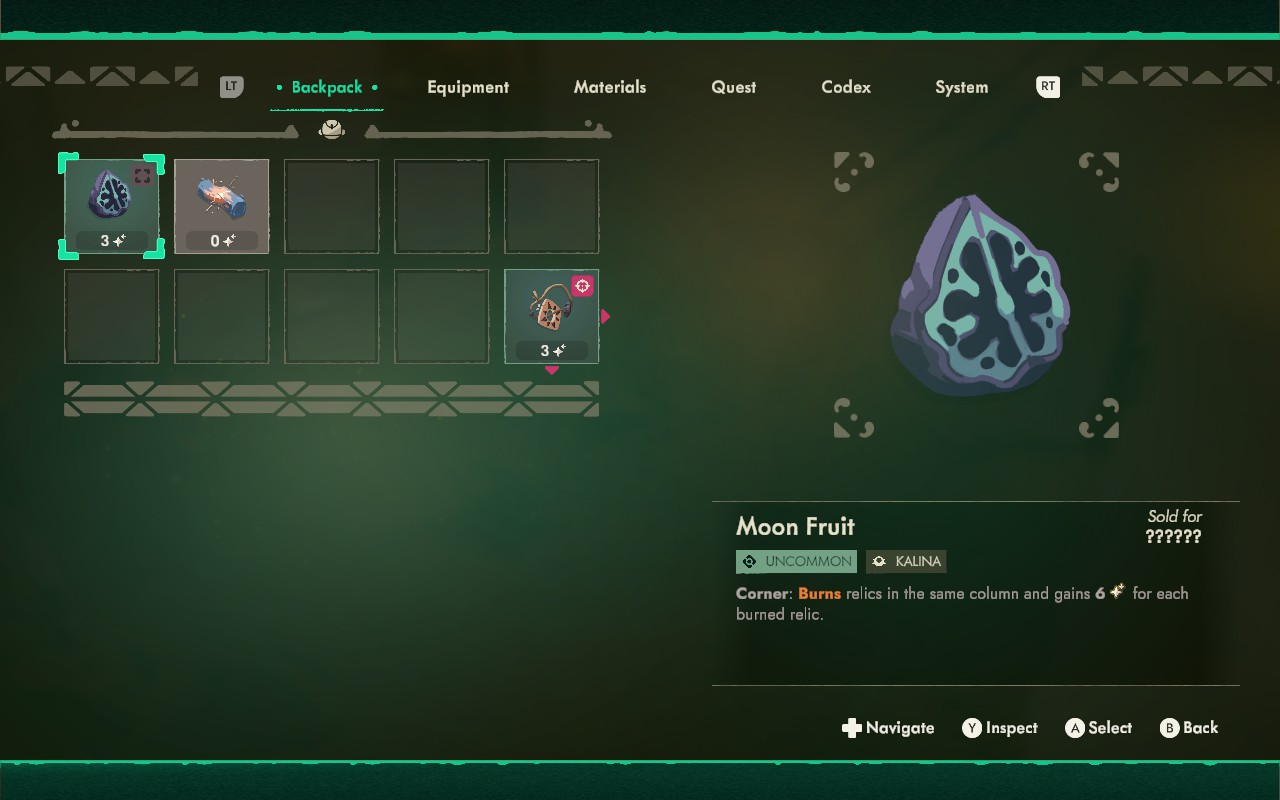Select the Backpack tab
Viewport: 1280px width, 800px height.
(327, 87)
